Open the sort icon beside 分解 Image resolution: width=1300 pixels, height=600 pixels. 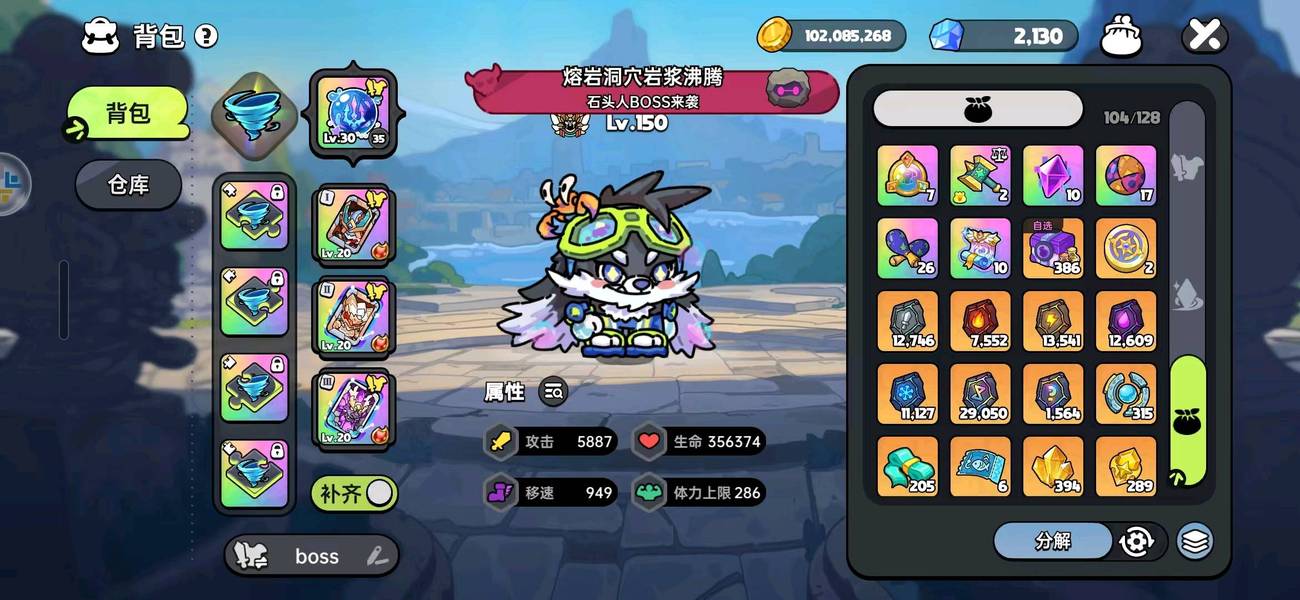pyautogui.click(x=1137, y=541)
